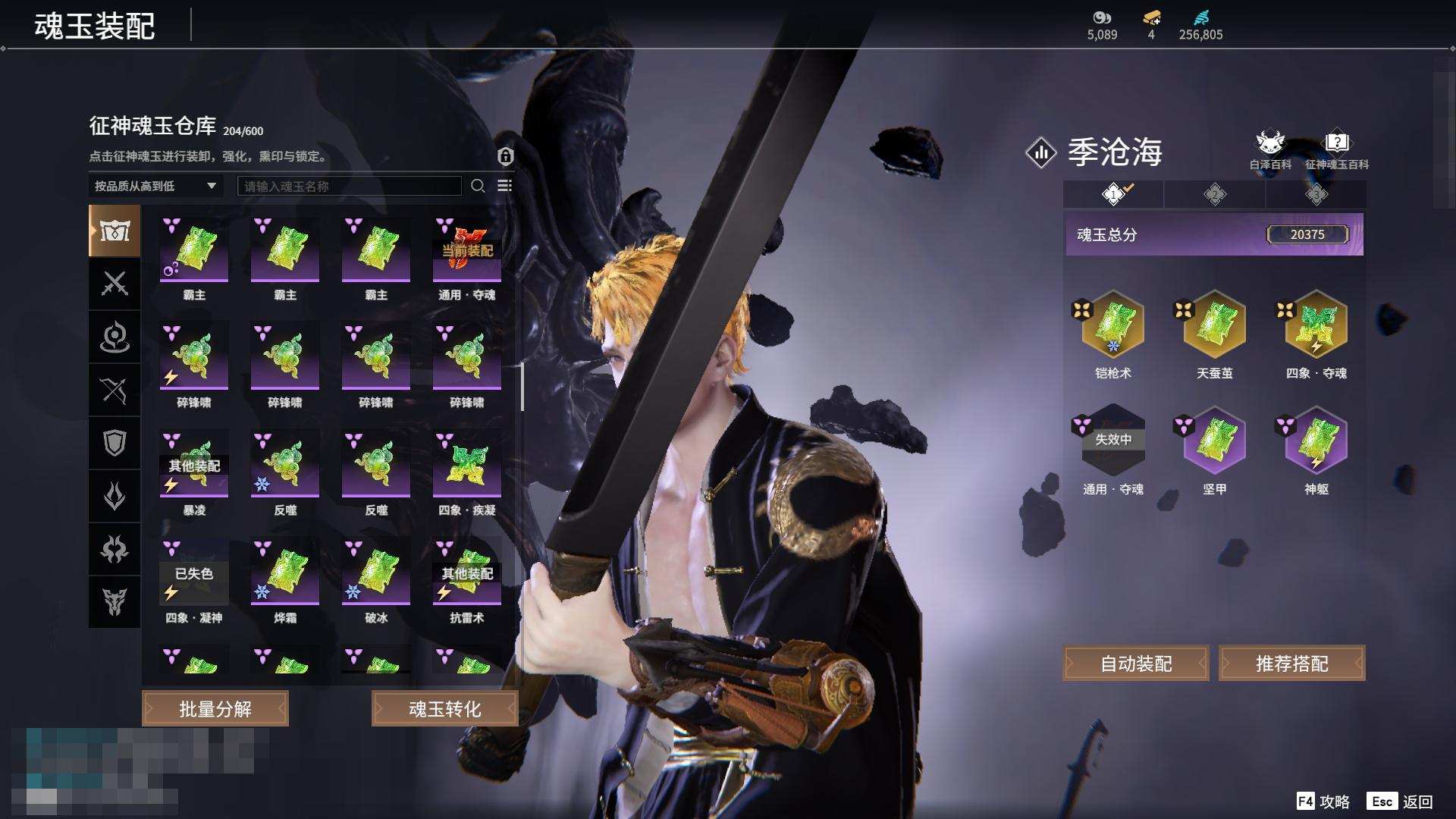Select the equipped 坚甲 soul jade
This screenshot has height=819, width=1456.
(1214, 441)
